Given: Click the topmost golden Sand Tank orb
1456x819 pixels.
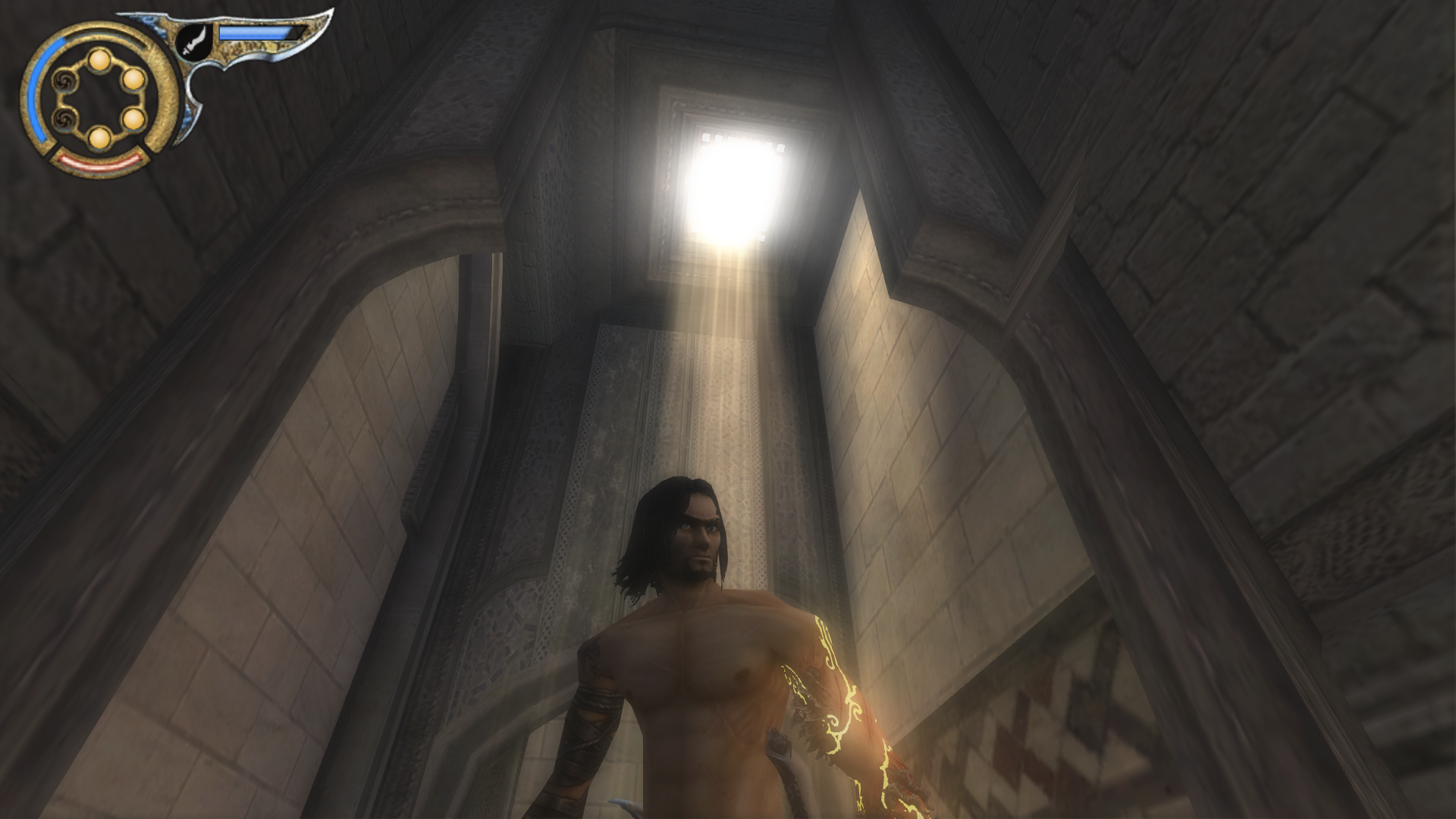Looking at the screenshot, I should (99, 61).
